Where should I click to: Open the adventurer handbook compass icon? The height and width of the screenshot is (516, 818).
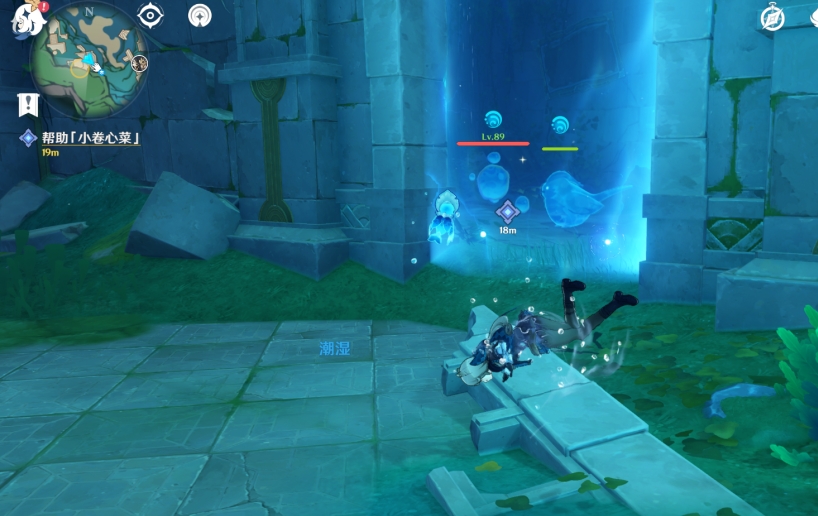(772, 17)
